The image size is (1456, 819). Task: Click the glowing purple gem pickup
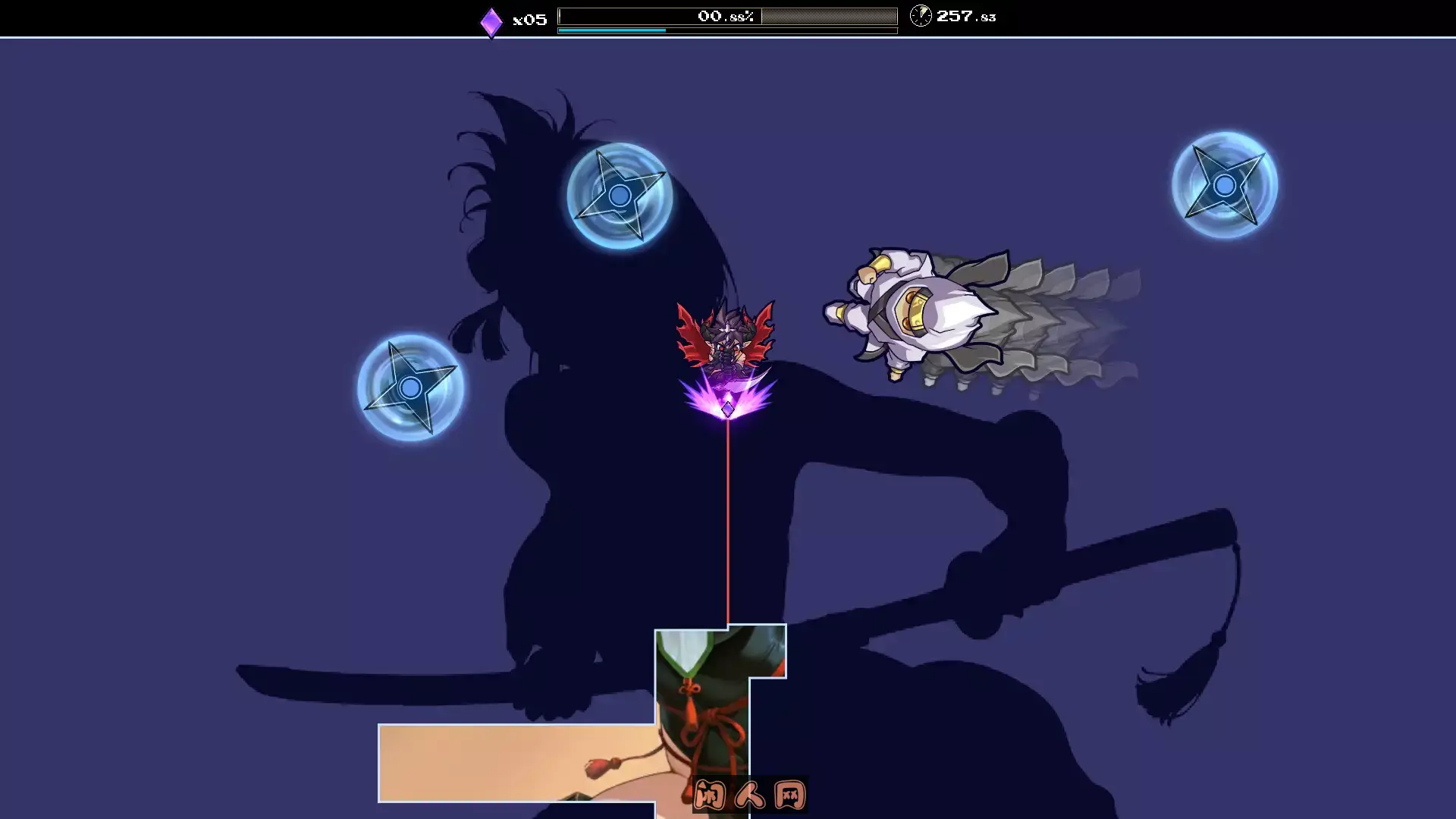tap(726, 410)
